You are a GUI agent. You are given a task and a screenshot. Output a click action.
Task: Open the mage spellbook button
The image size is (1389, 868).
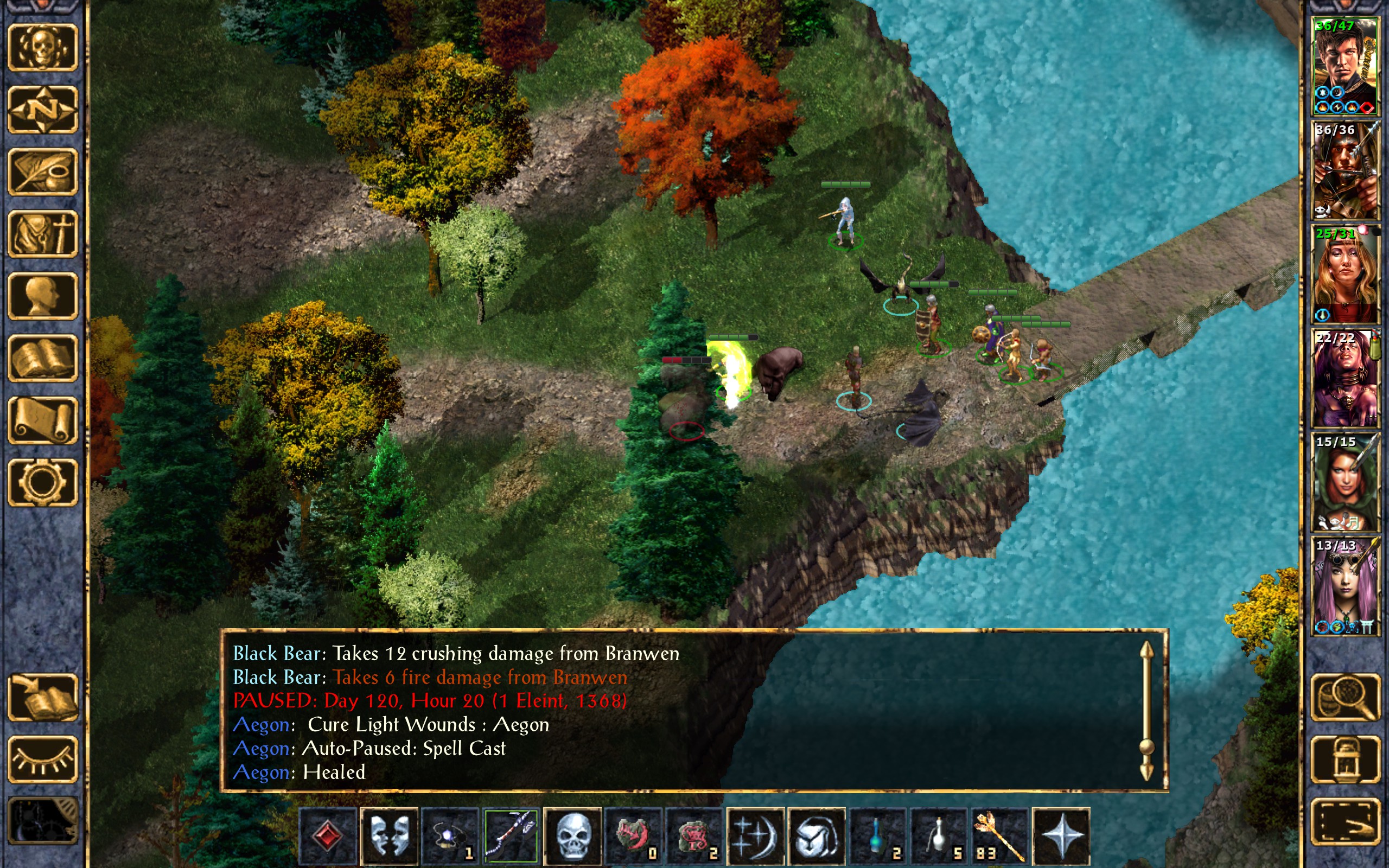[x=42, y=358]
